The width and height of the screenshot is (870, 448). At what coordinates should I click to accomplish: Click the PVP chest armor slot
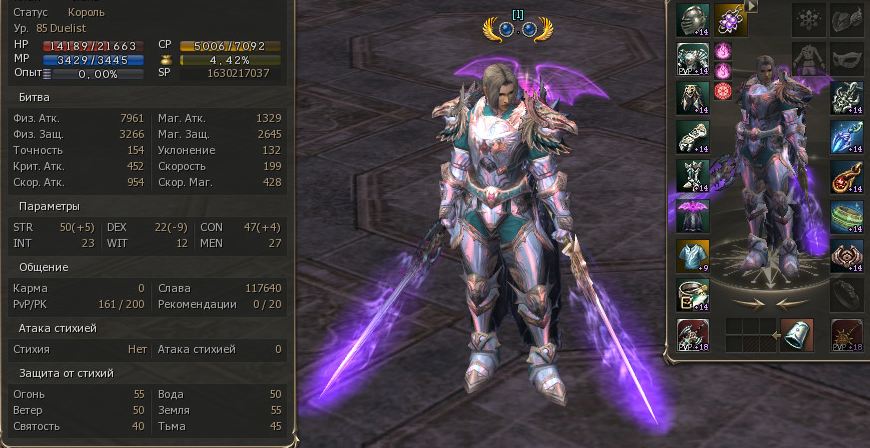693,58
